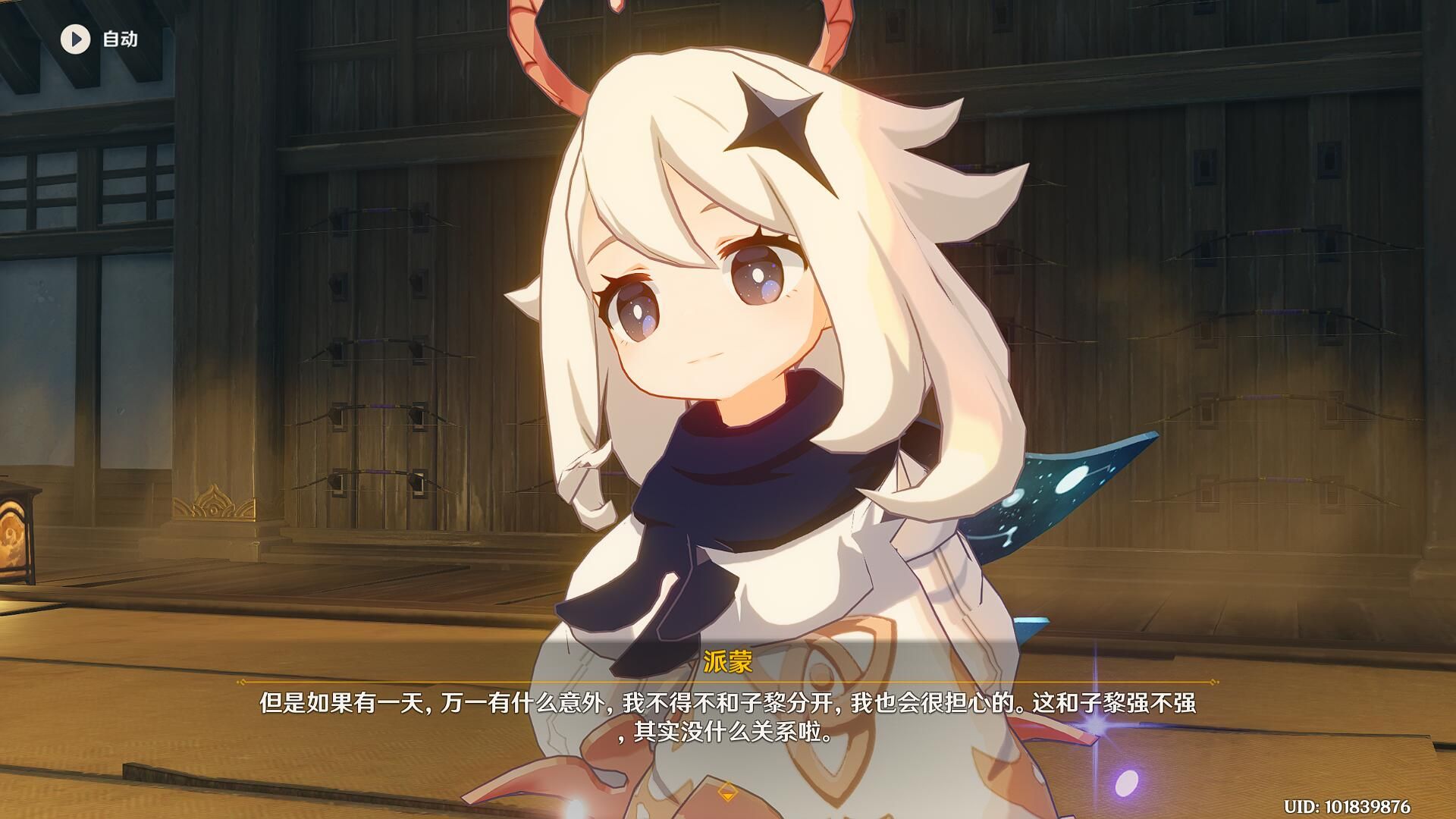
Task: Toggle the auto-play dialogue button
Action: (76, 39)
